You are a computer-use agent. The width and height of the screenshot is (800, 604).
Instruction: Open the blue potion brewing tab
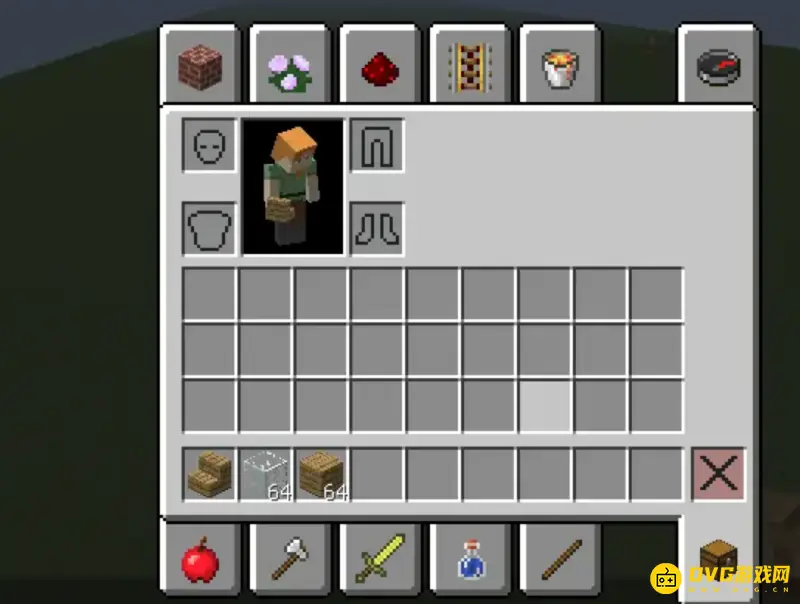[x=469, y=558]
